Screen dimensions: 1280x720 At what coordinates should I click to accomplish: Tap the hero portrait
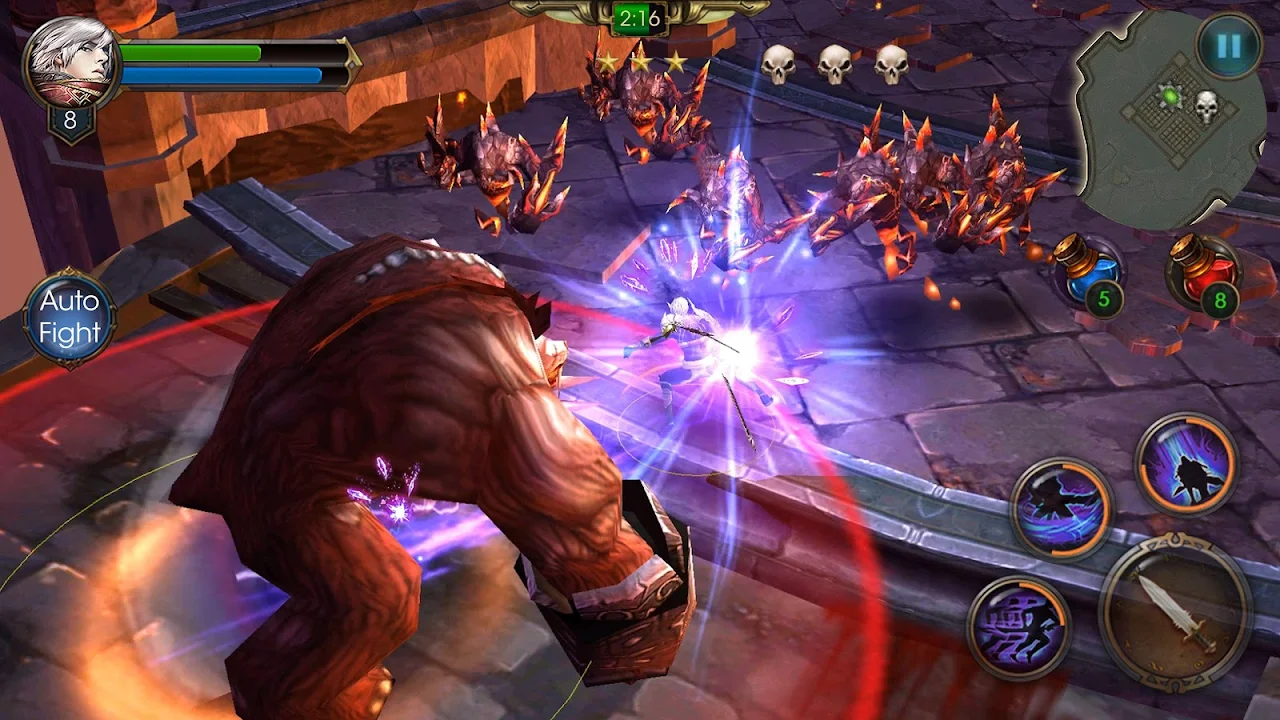tap(70, 64)
